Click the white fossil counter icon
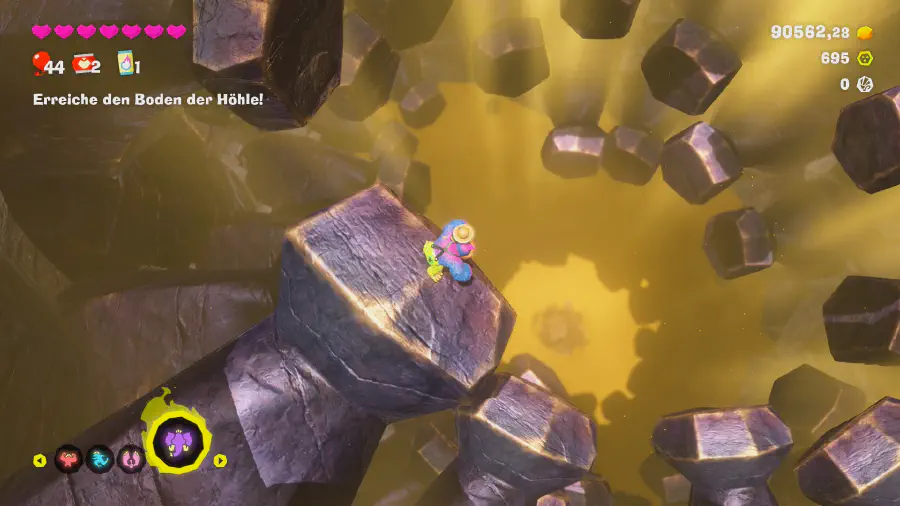The image size is (900, 506). (x=865, y=85)
